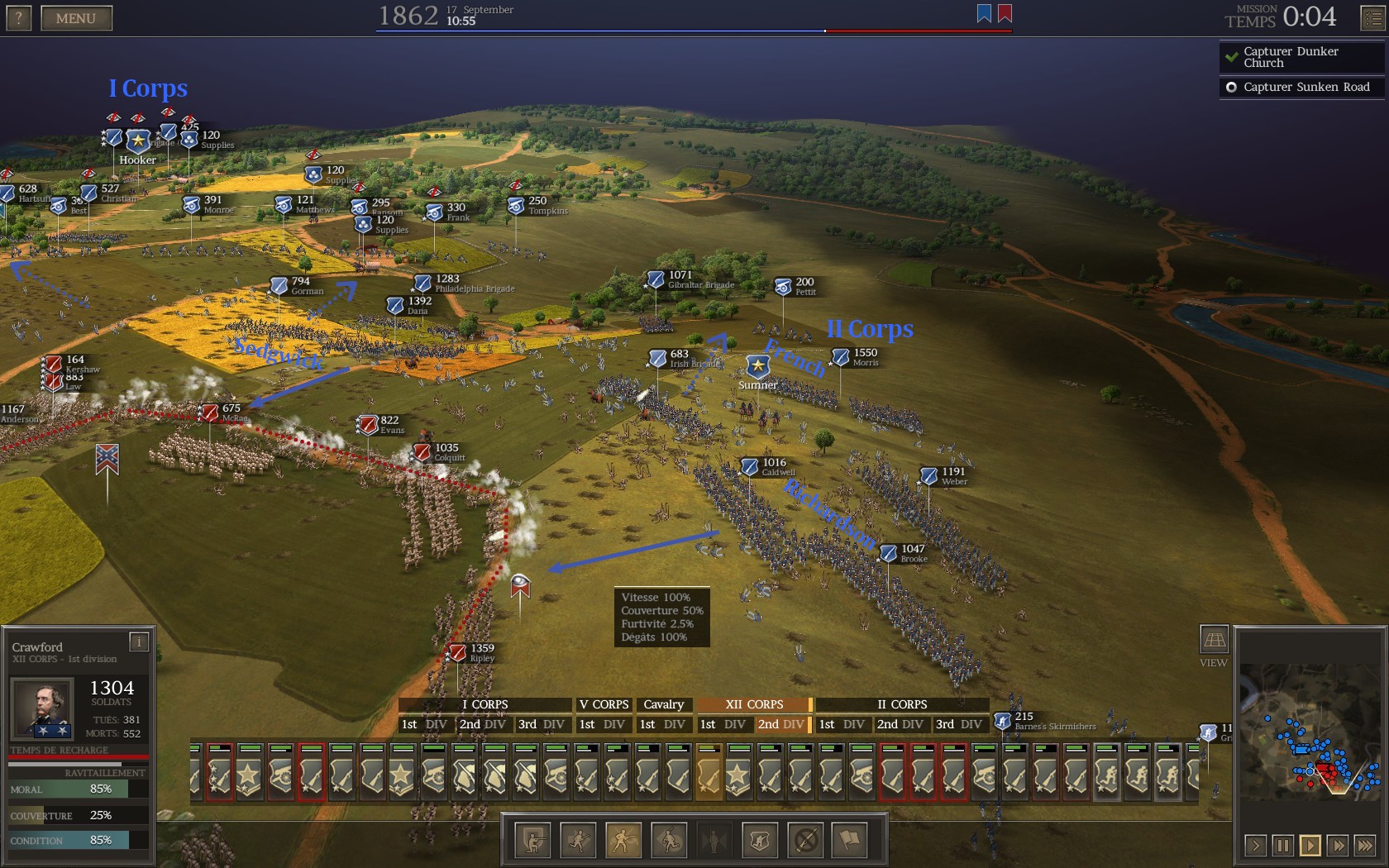The image size is (1389, 868).
Task: Activate the fall back order icon
Action: pyautogui.click(x=669, y=841)
